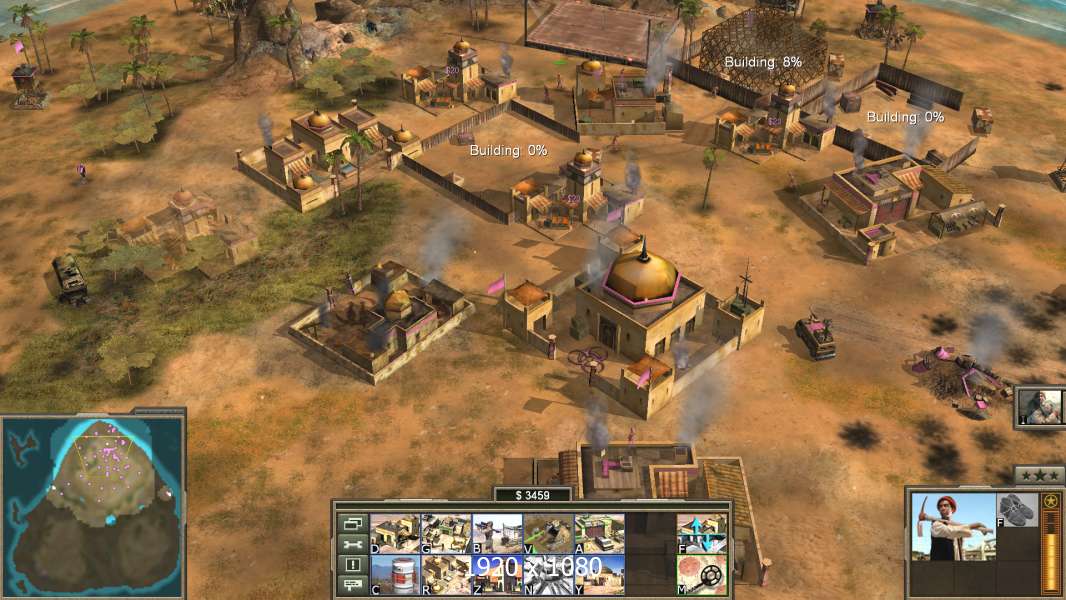This screenshot has height=600, width=1066.
Task: Open the gold star General's button
Action: [1050, 501]
